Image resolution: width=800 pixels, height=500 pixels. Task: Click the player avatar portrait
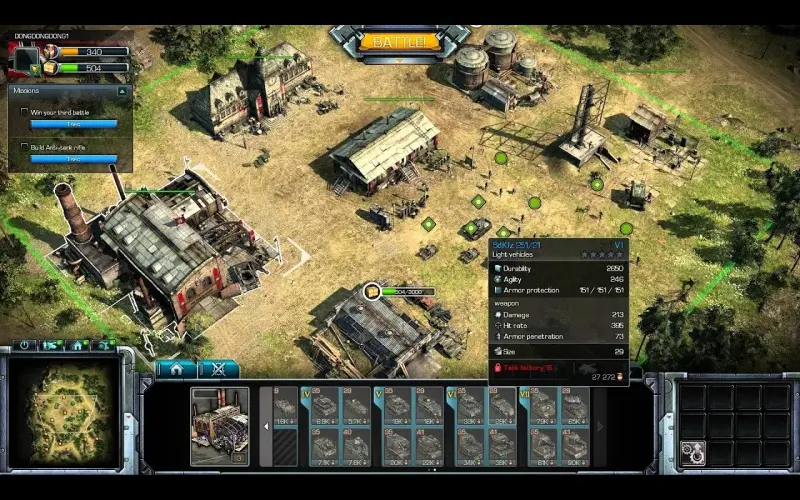tap(25, 57)
